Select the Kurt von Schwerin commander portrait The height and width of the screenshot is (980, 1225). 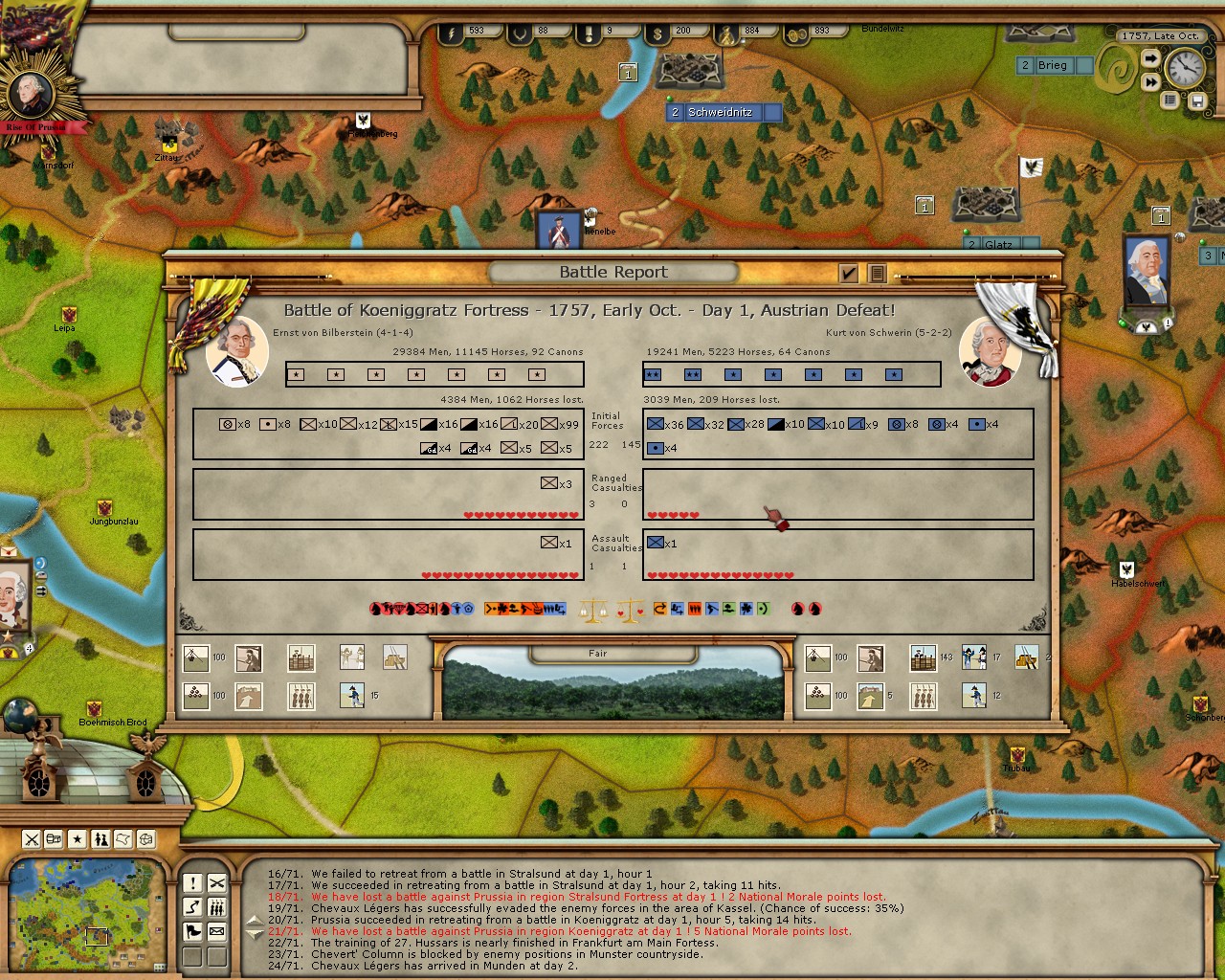(991, 351)
